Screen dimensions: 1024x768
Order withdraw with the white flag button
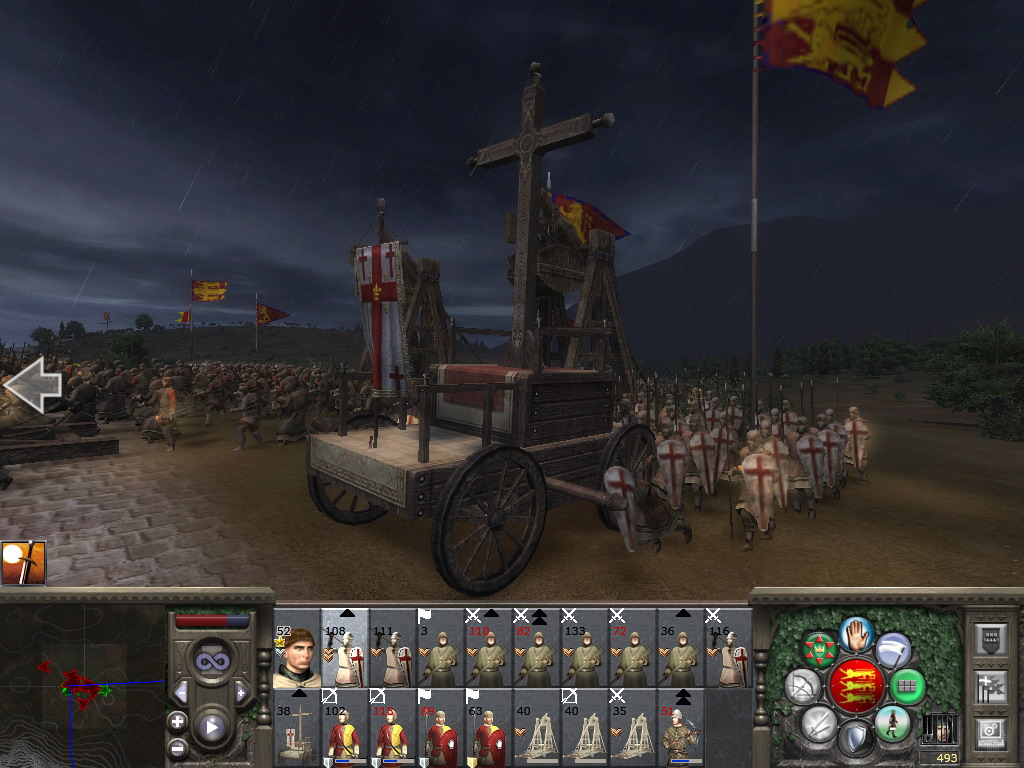893,650
